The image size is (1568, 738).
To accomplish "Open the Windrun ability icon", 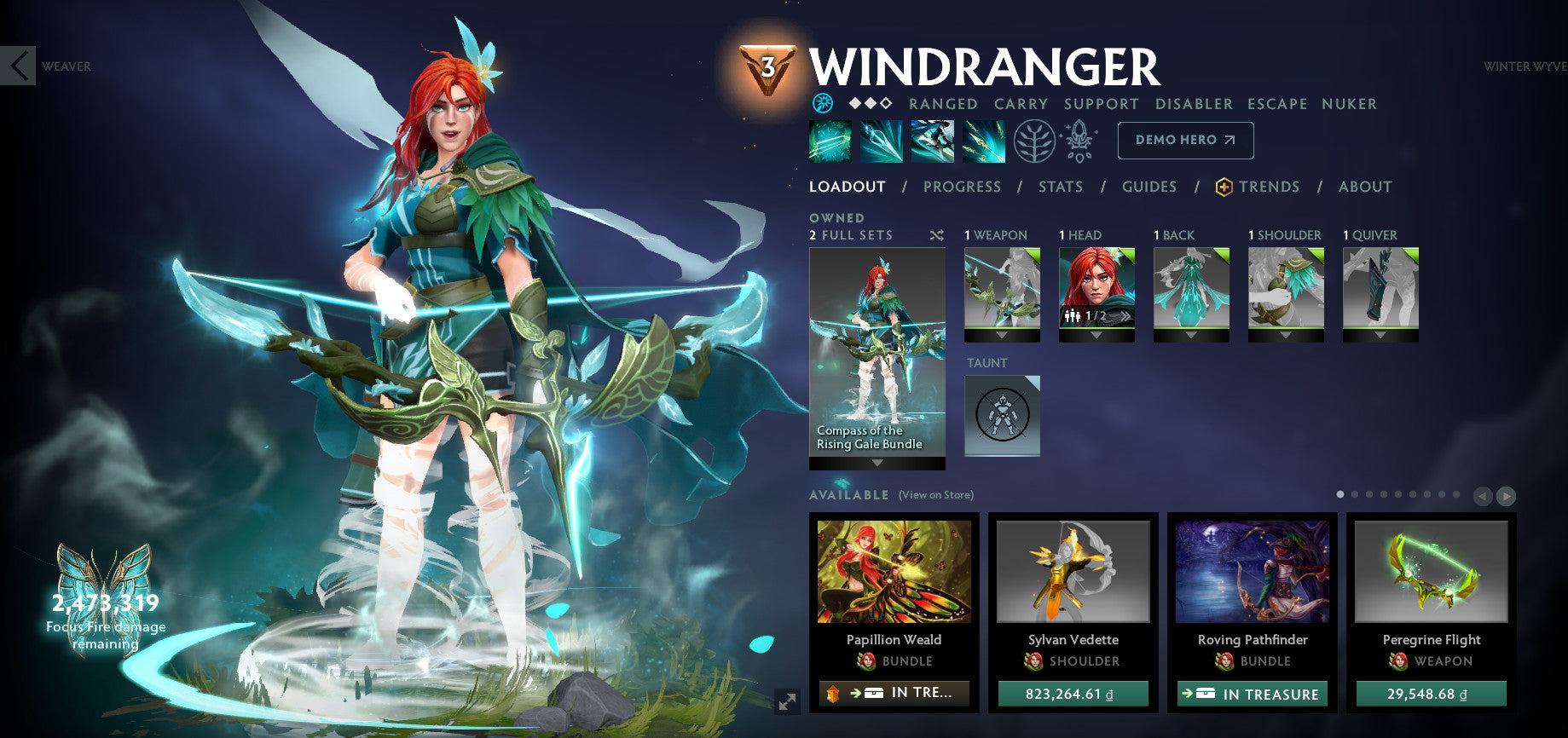I will [x=933, y=141].
